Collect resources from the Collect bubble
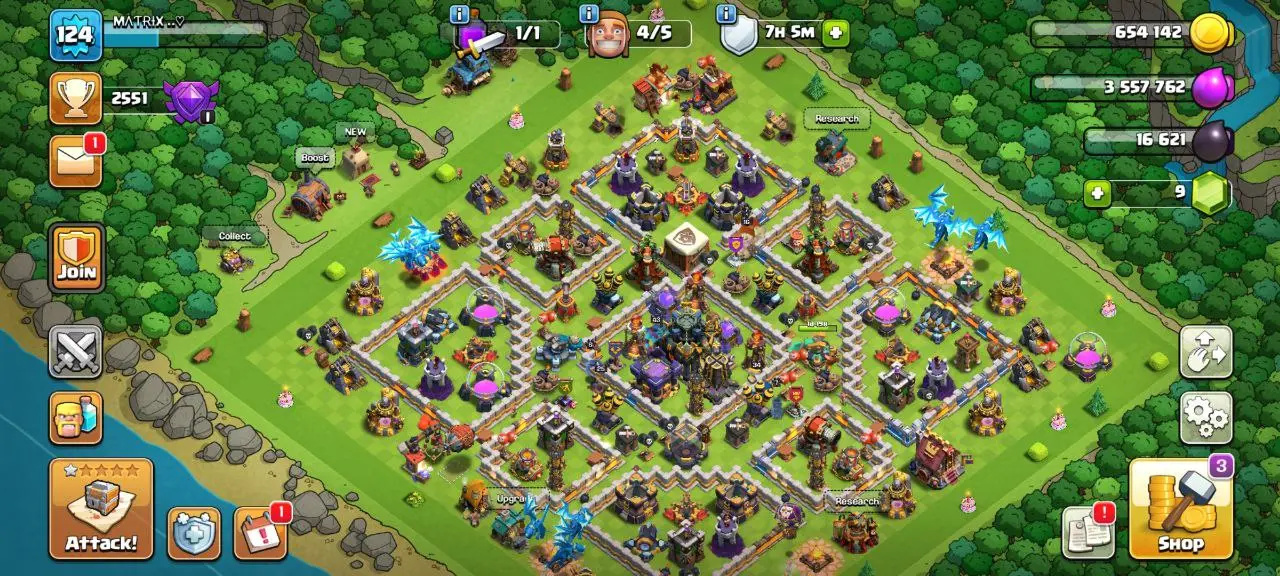The width and height of the screenshot is (1280, 576). (234, 236)
